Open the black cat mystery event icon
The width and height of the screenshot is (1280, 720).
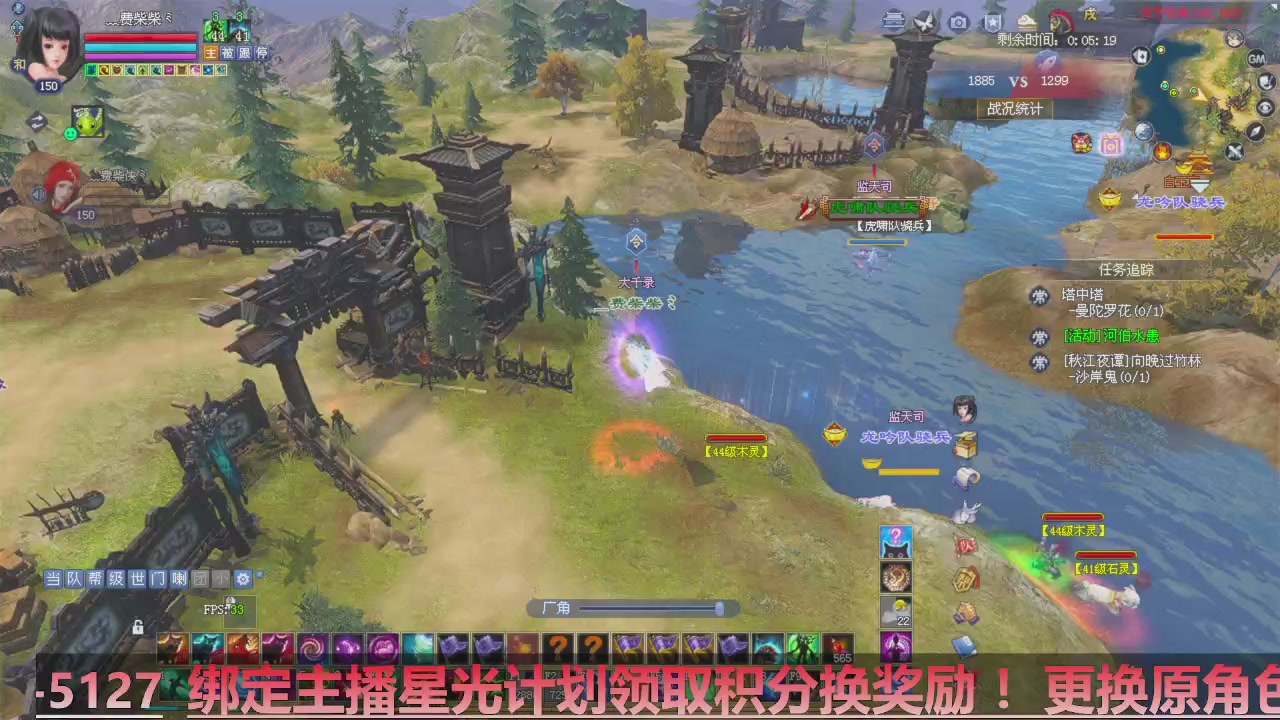pyautogui.click(x=895, y=542)
